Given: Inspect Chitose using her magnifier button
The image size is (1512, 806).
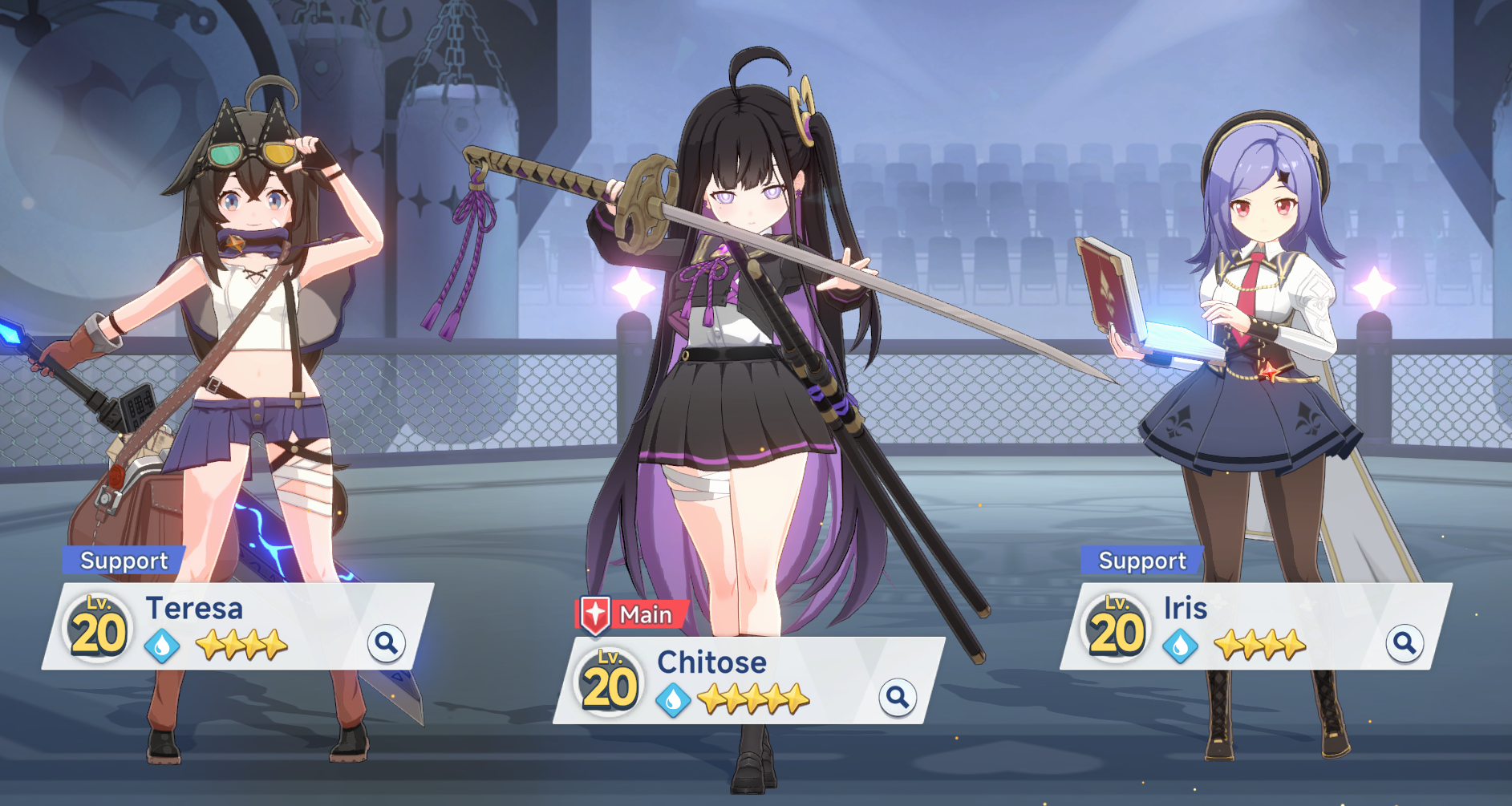Looking at the screenshot, I should [x=898, y=698].
